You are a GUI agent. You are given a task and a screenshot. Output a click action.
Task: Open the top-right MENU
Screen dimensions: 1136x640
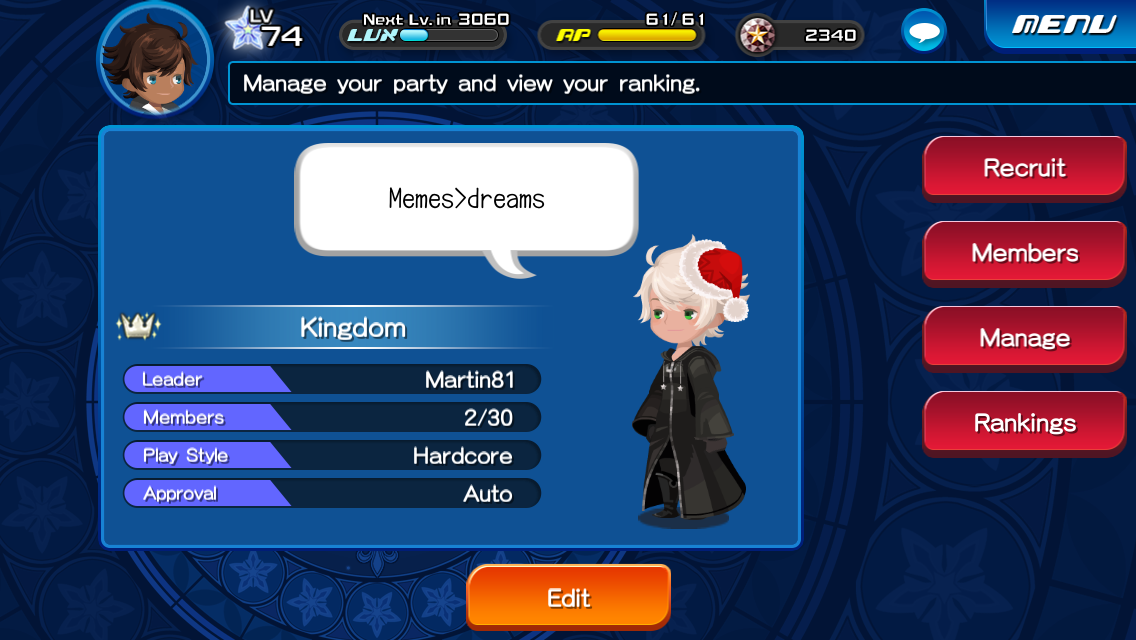[1063, 24]
